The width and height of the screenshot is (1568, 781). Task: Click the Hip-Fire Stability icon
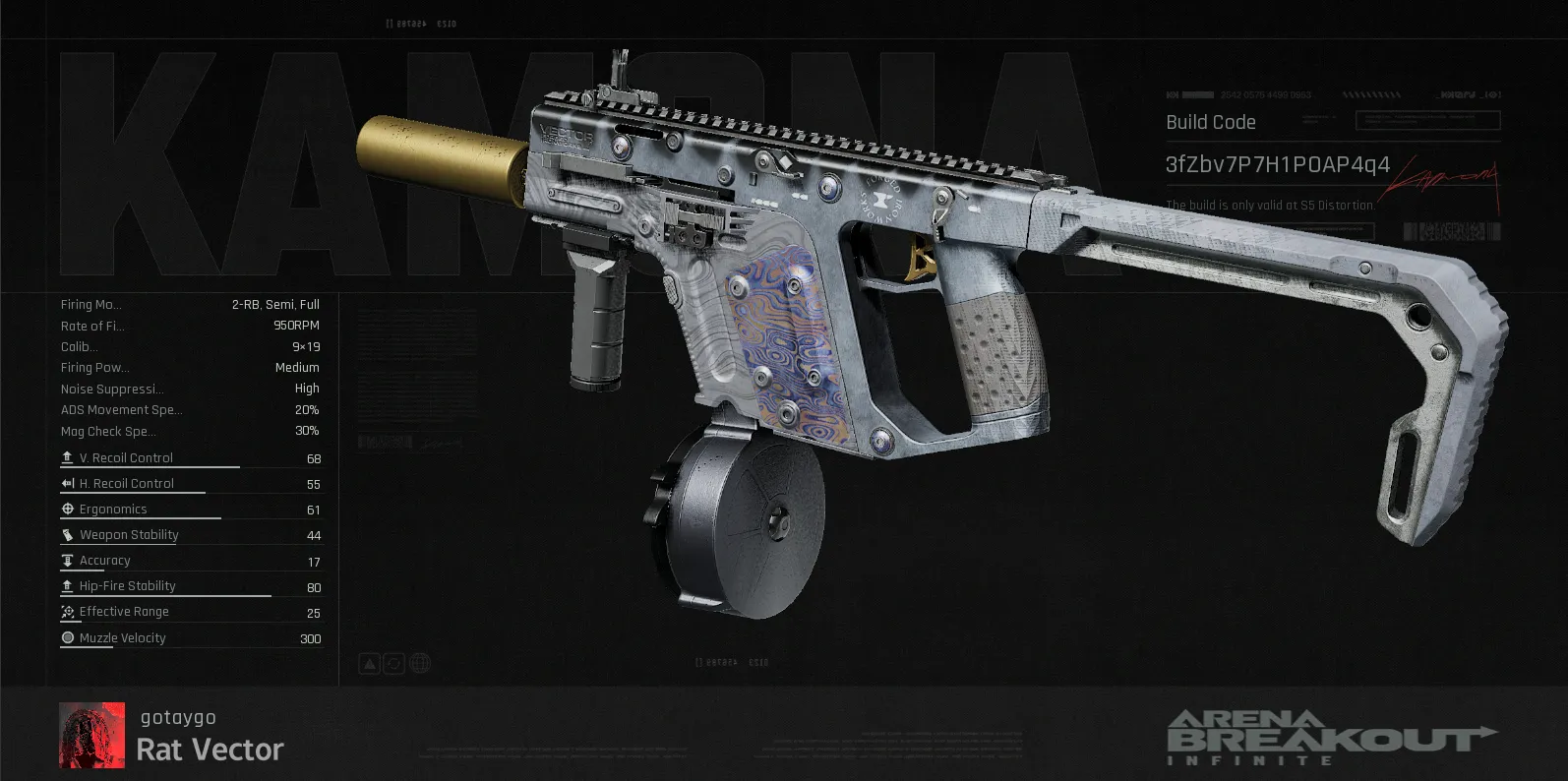(67, 585)
